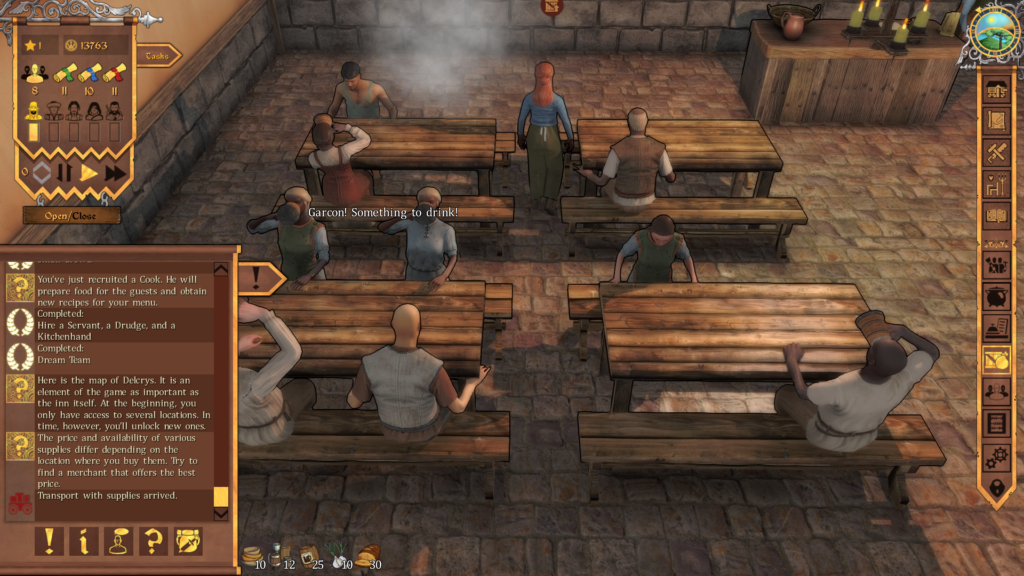The width and height of the screenshot is (1024, 576).
Task: Click the padlock icon in toolbar
Action: (x=997, y=489)
